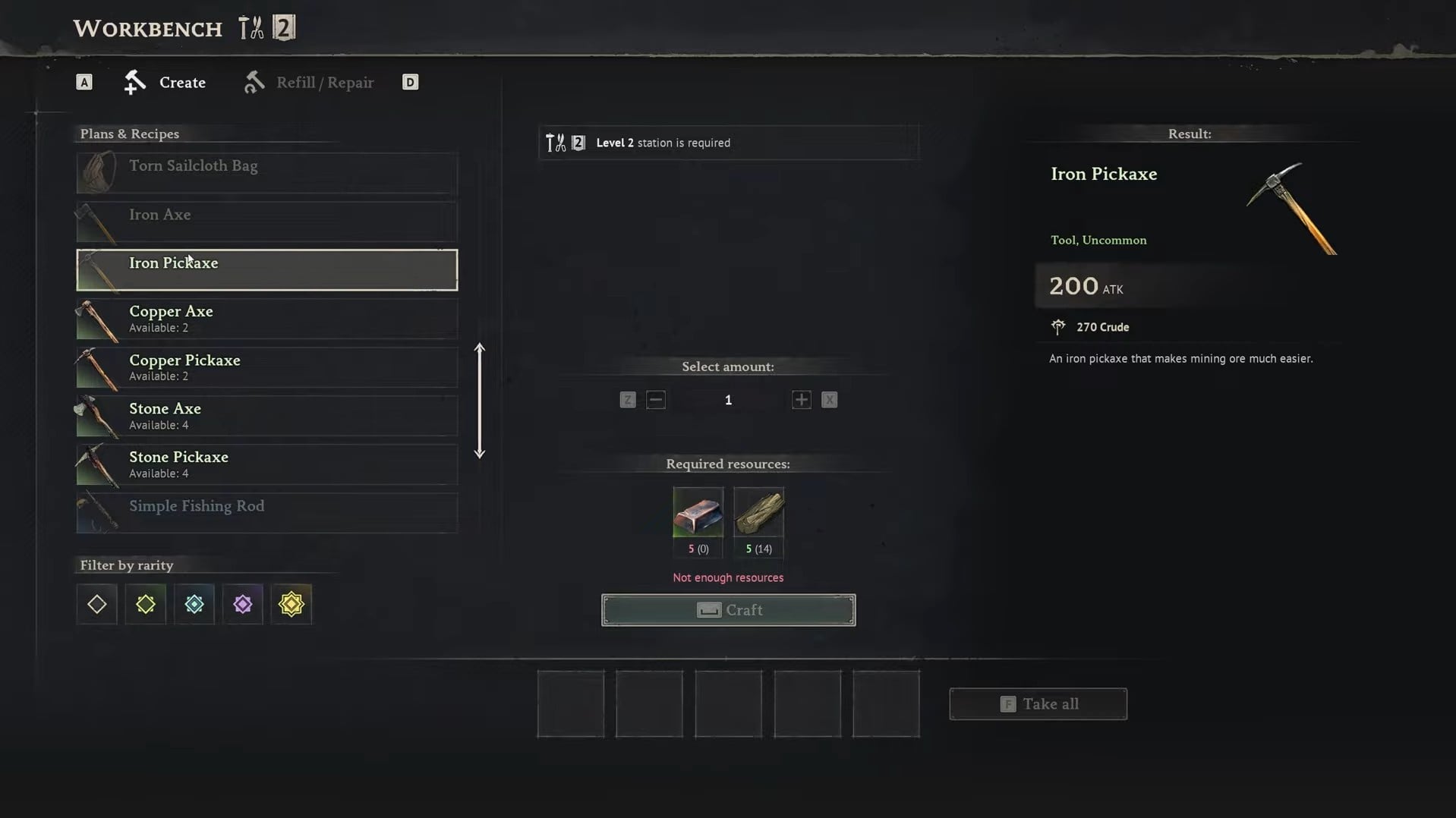1456x818 pixels.
Task: Choose the Iron Axe recipe
Action: 266,221
